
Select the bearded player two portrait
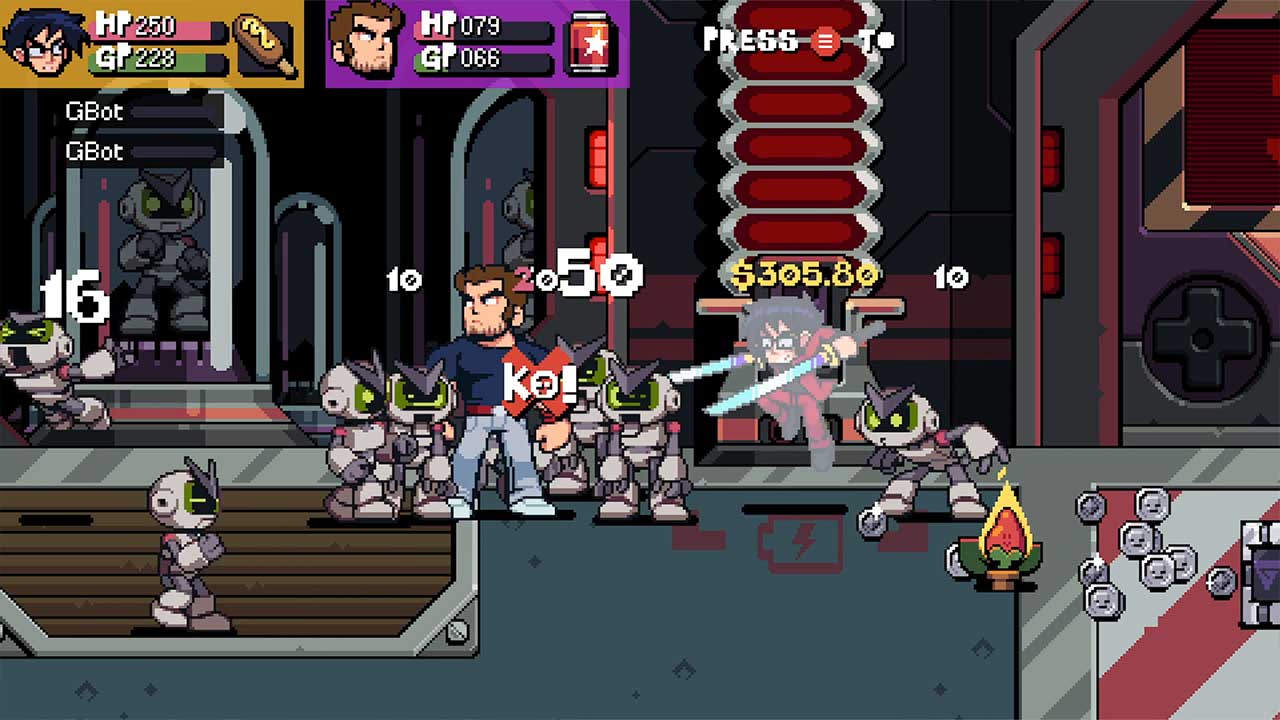click(366, 42)
